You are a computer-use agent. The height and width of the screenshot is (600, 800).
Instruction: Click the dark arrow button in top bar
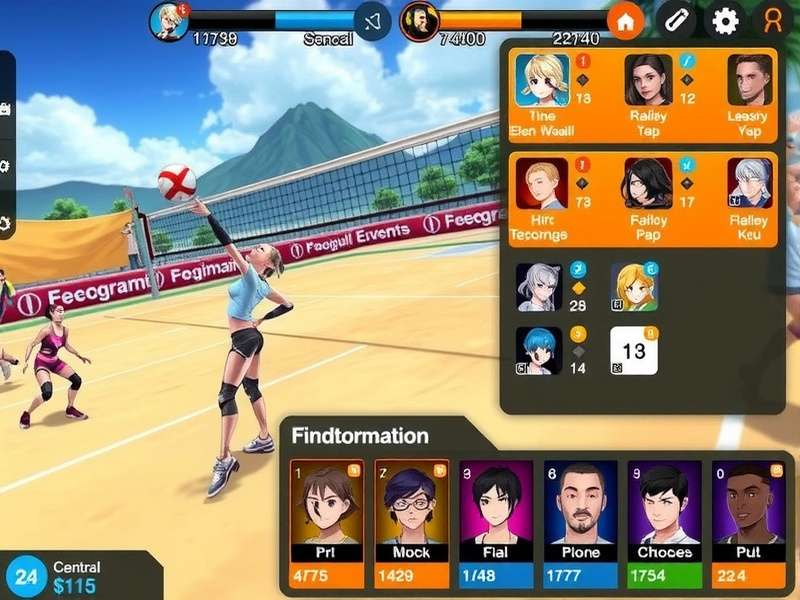[x=373, y=21]
